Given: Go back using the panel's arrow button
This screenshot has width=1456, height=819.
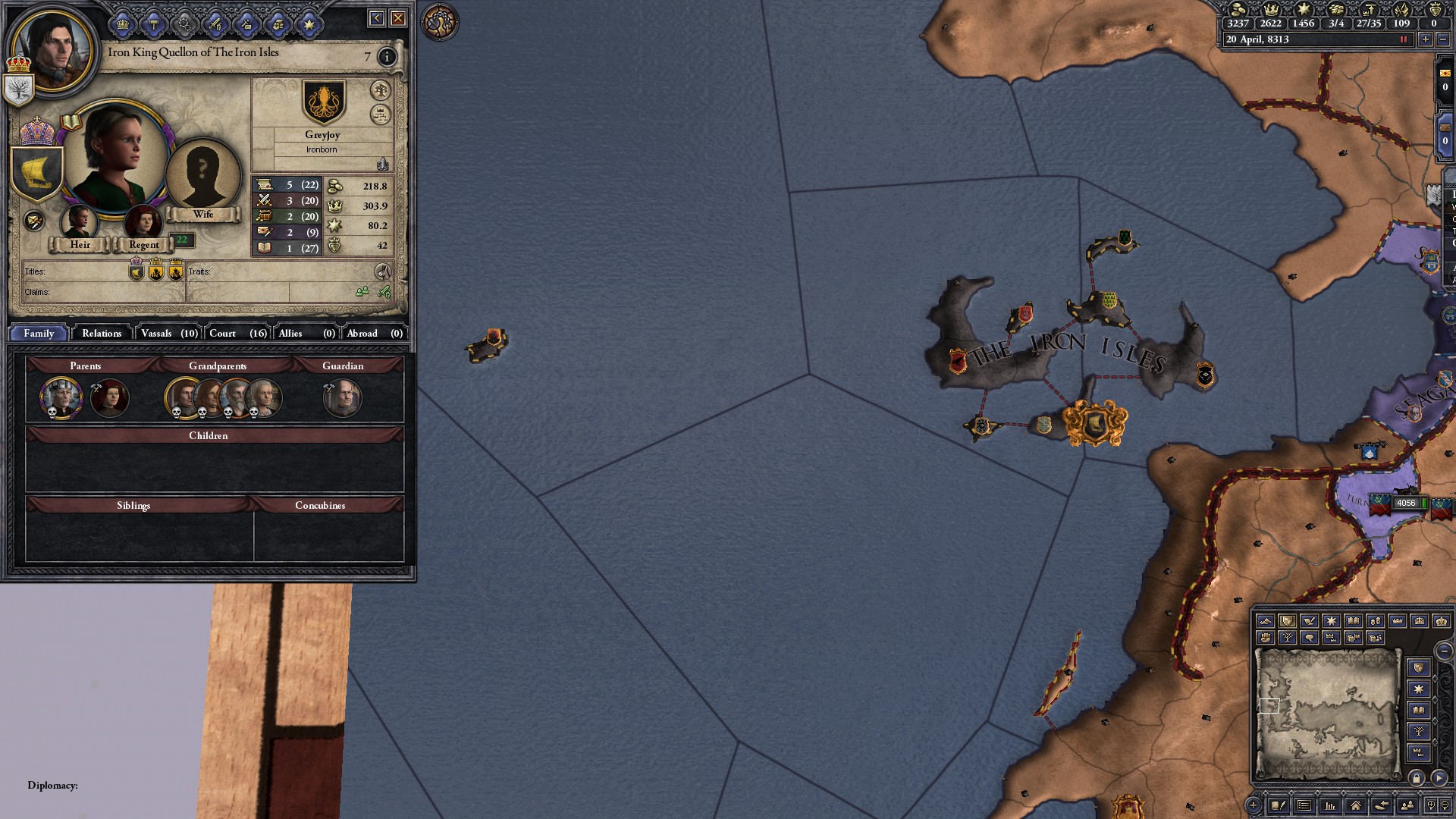Looking at the screenshot, I should tap(376, 18).
